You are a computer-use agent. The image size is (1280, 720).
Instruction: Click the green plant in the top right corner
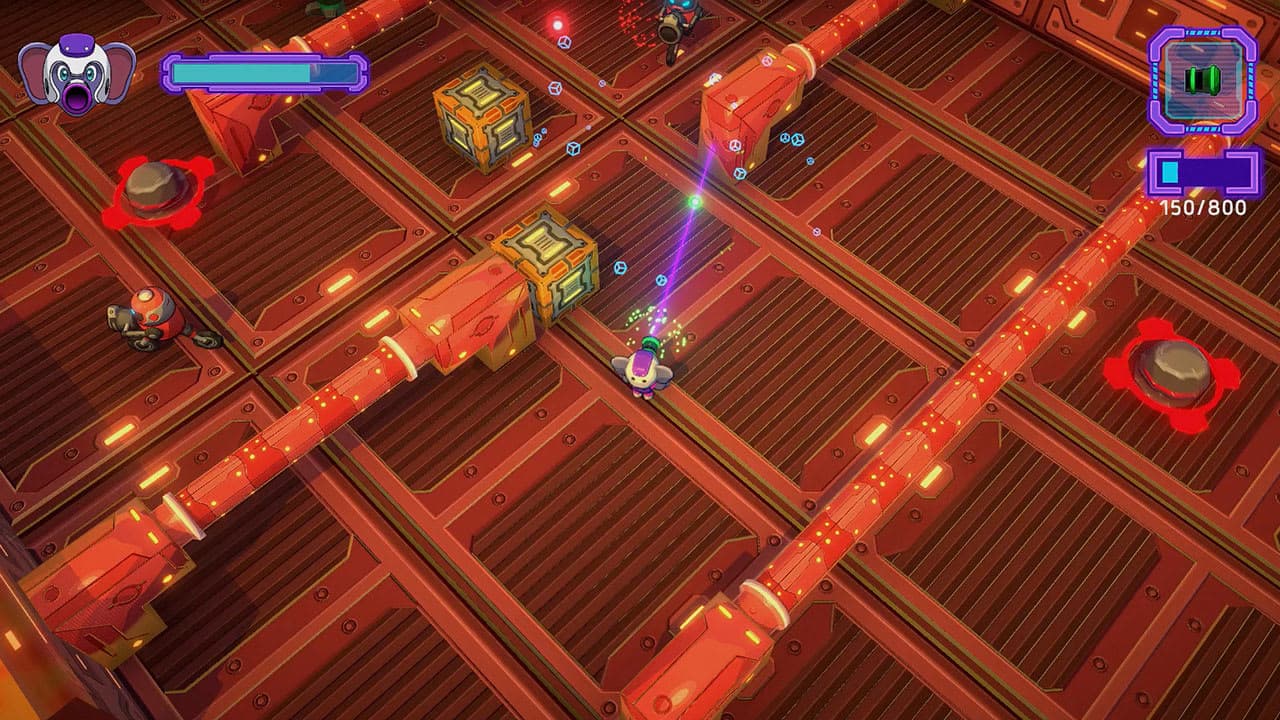330,8
